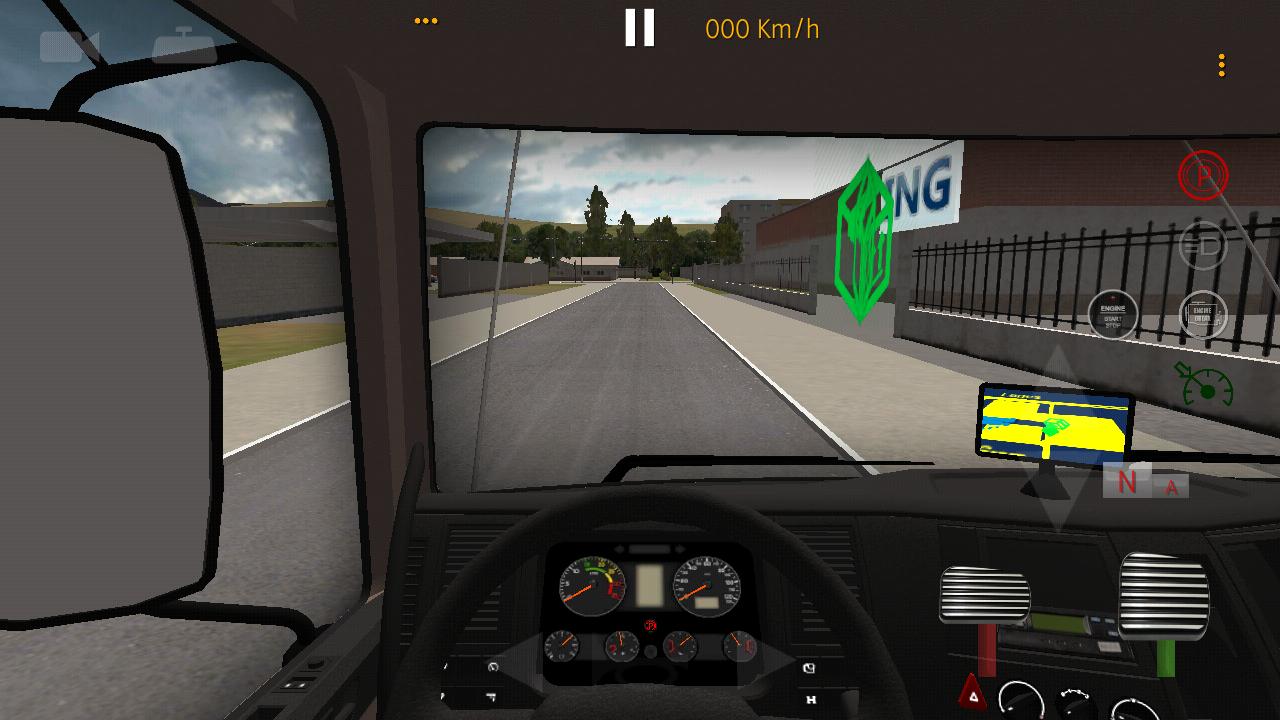Turn on the headlights
Screen dimensions: 1280x720
[x=1203, y=245]
